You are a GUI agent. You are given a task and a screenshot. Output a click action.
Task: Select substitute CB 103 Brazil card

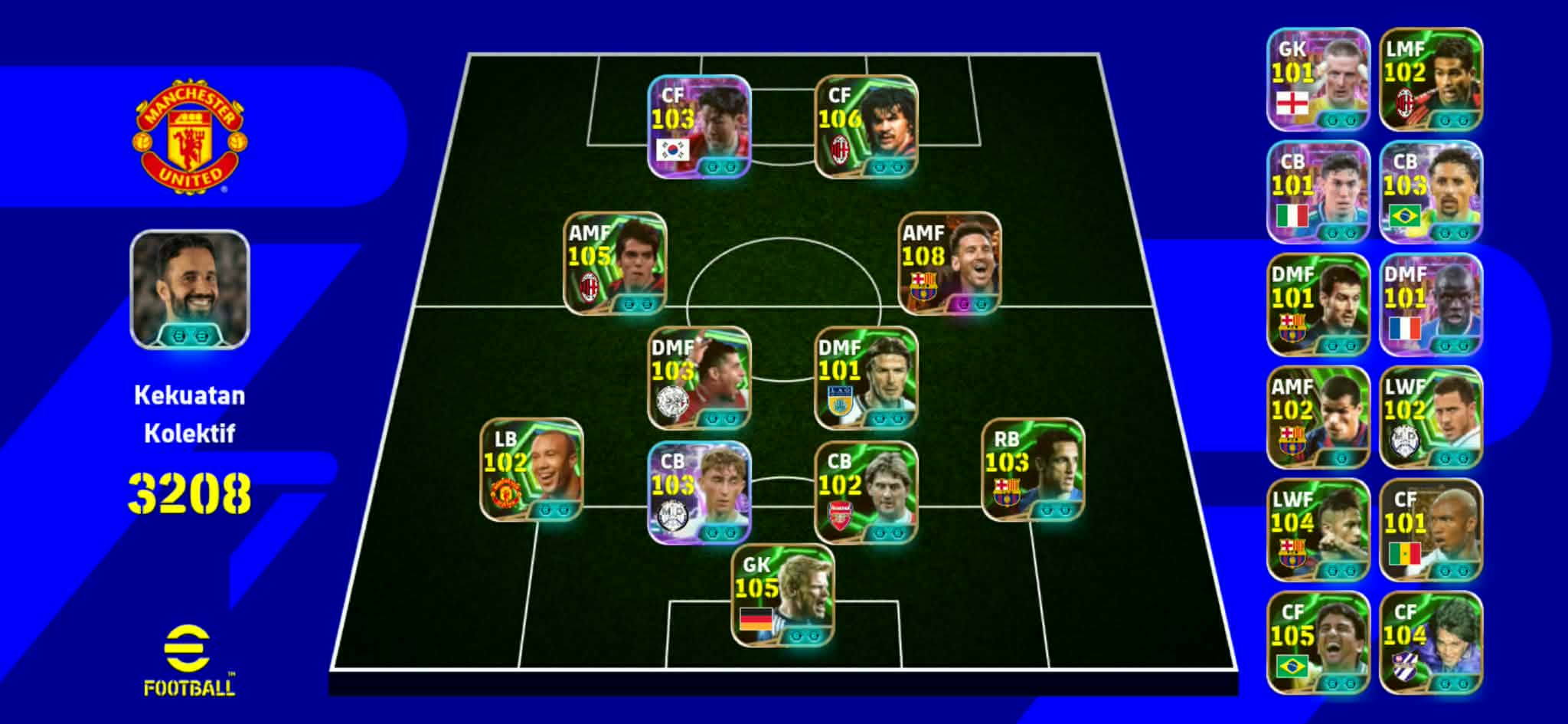[1430, 192]
